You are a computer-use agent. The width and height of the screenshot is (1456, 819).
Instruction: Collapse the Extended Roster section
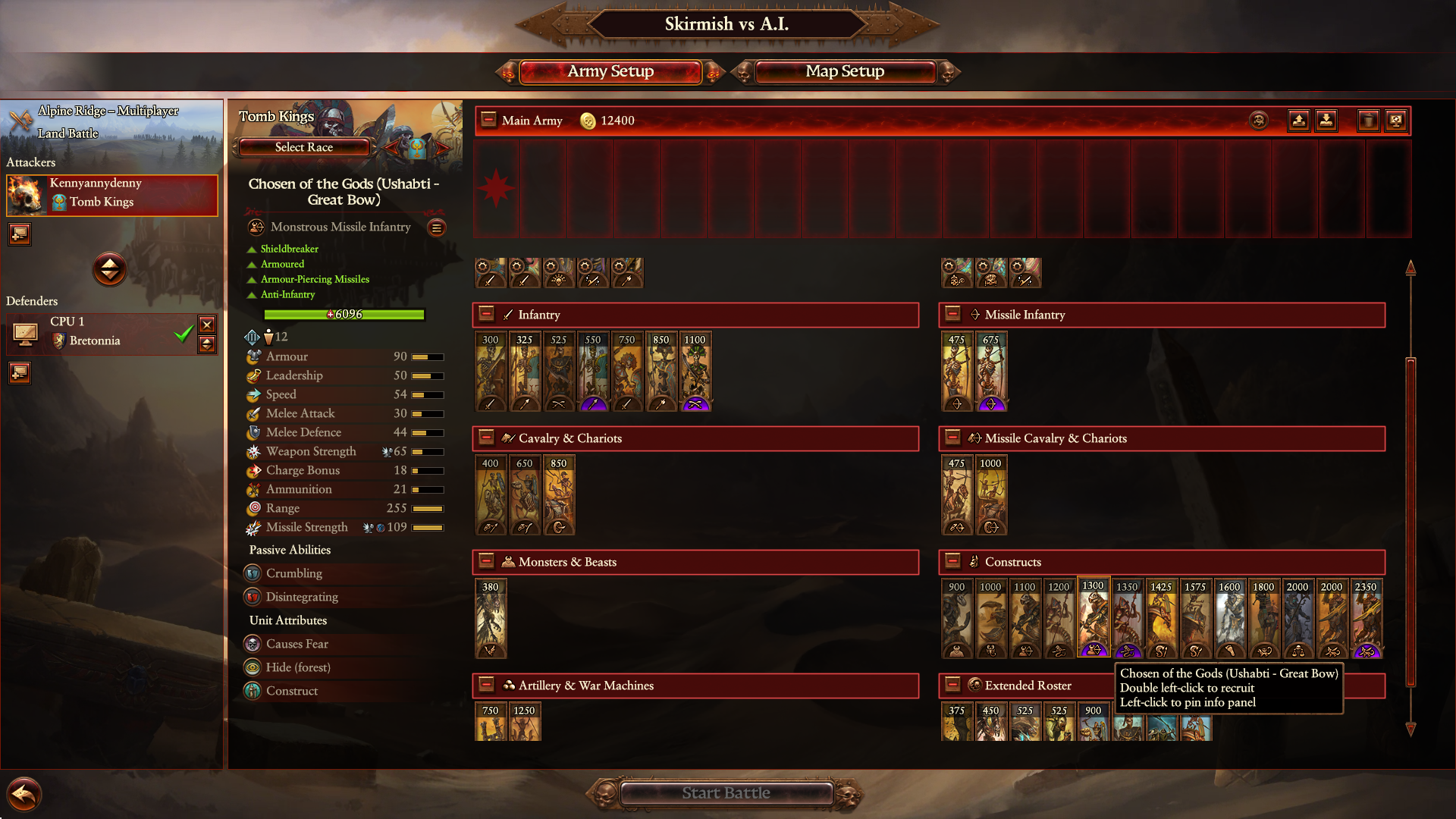pos(952,685)
